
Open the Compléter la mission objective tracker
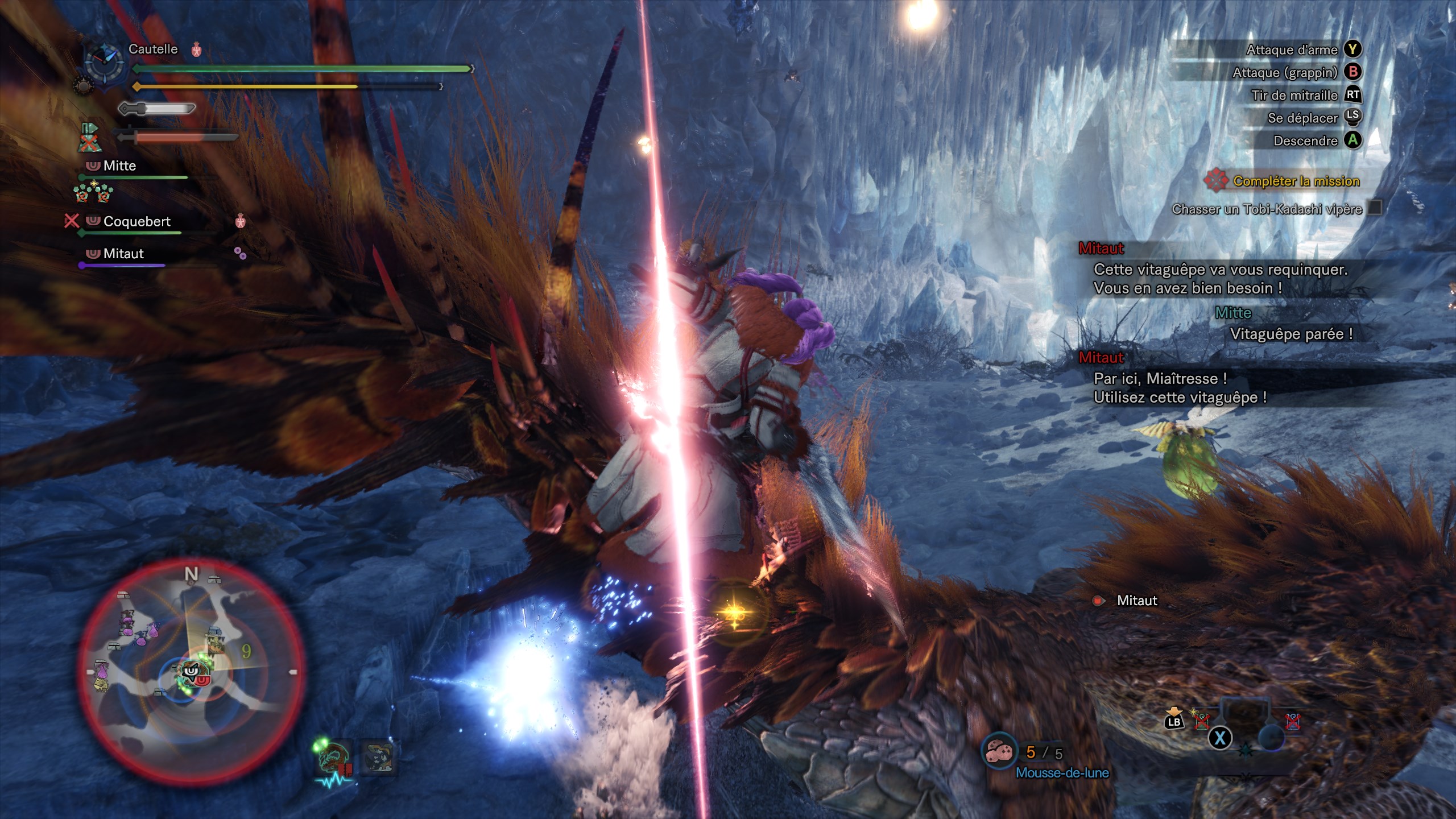point(1296,181)
